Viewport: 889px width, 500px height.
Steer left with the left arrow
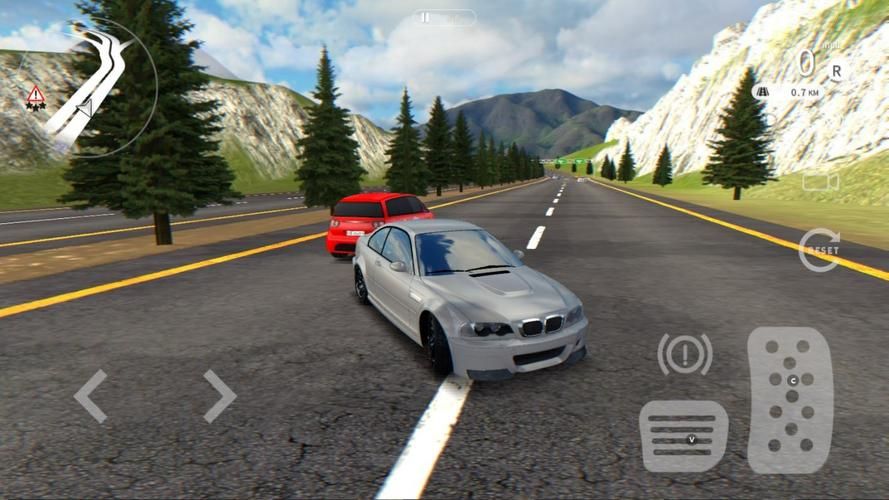[x=91, y=396]
